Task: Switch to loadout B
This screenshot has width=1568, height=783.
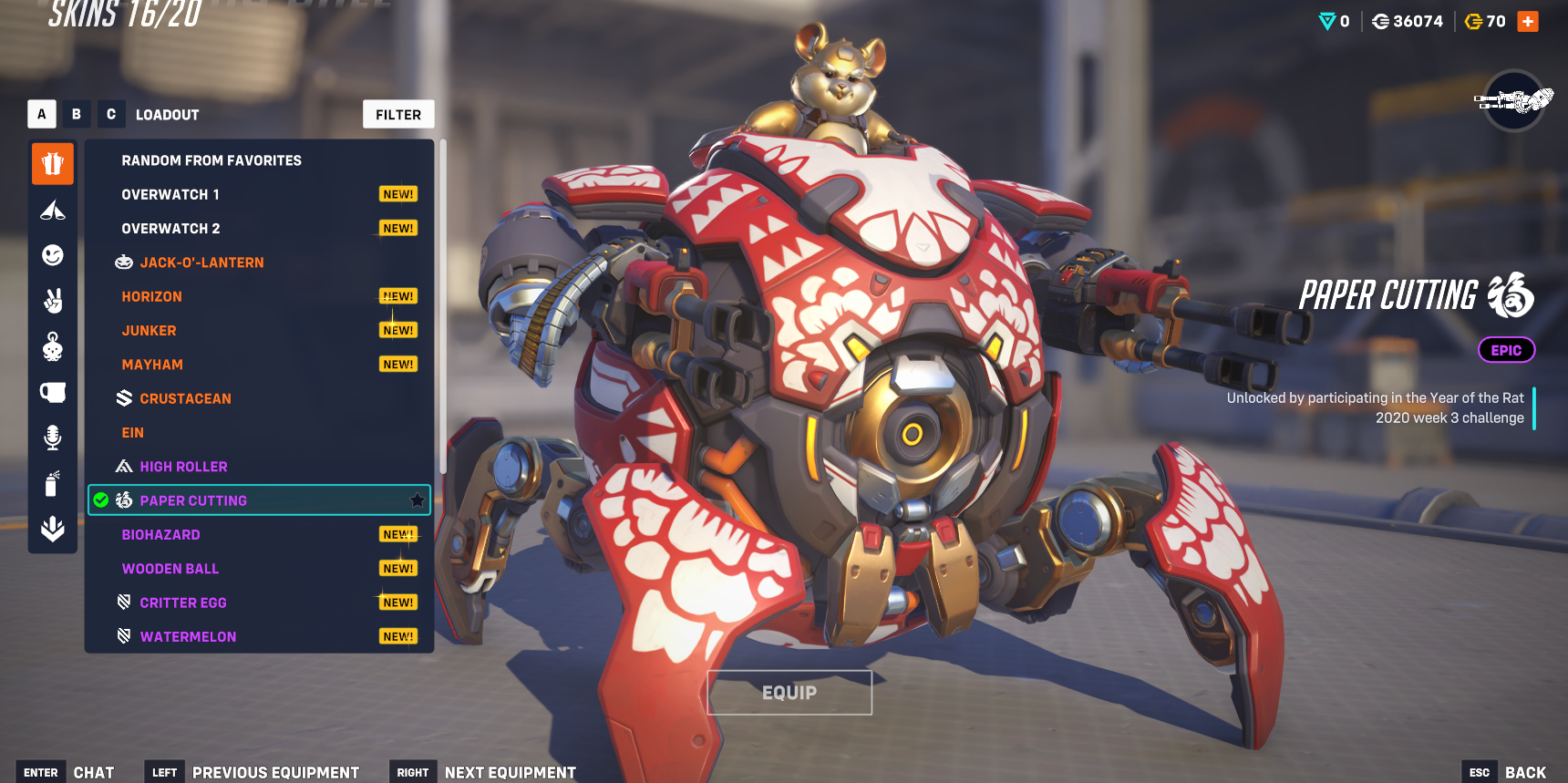Action: coord(77,114)
